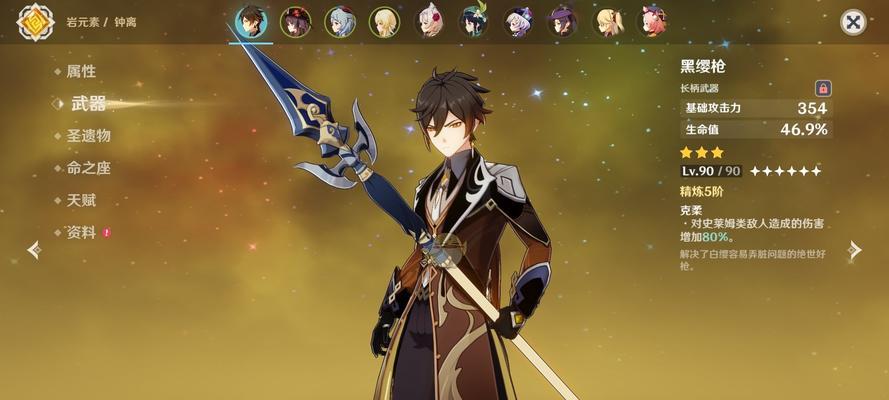Open the 圣遗物 artifacts menu entry
The image size is (889, 400).
pos(88,135)
